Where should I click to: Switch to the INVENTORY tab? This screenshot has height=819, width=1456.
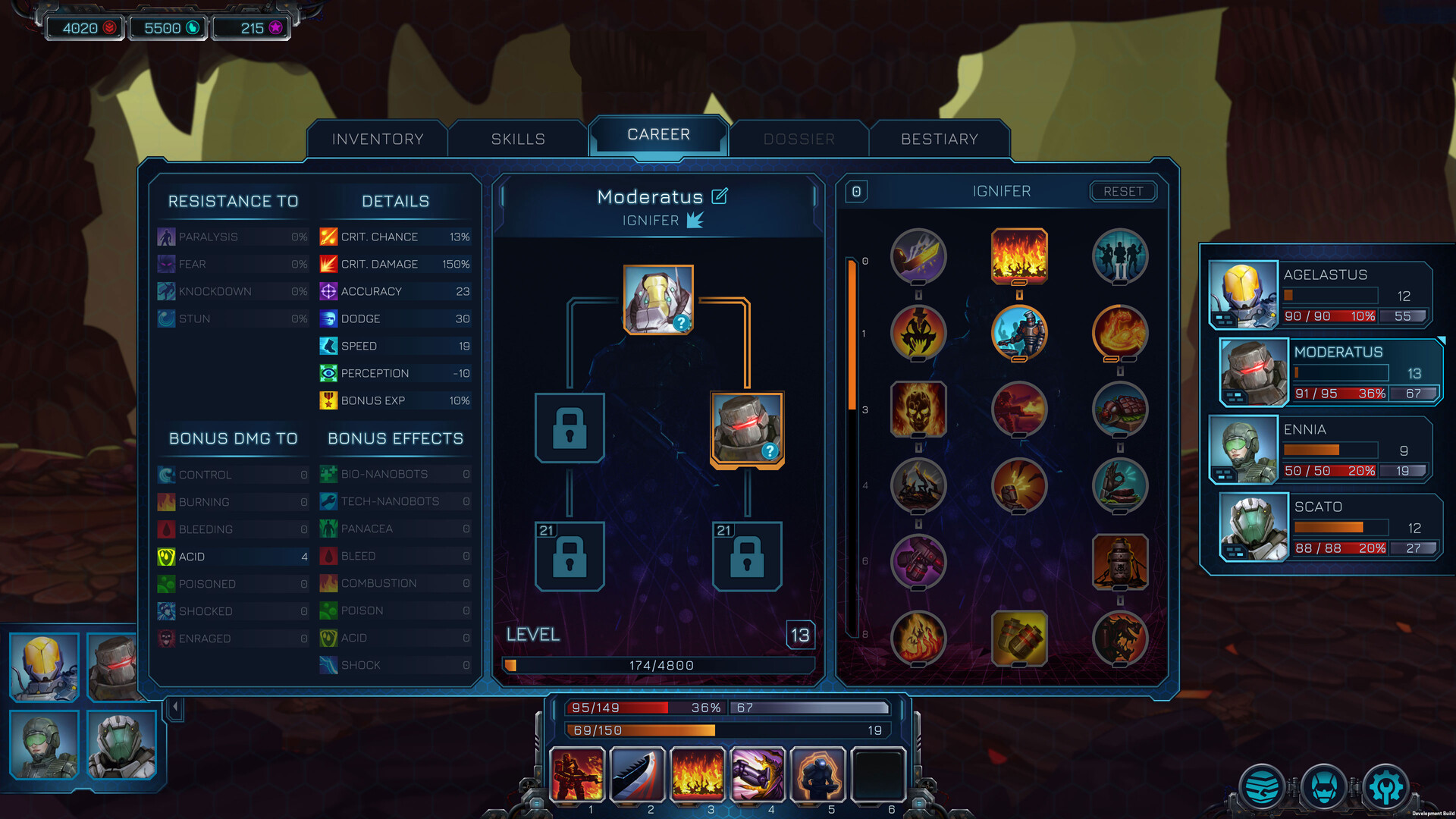[377, 139]
